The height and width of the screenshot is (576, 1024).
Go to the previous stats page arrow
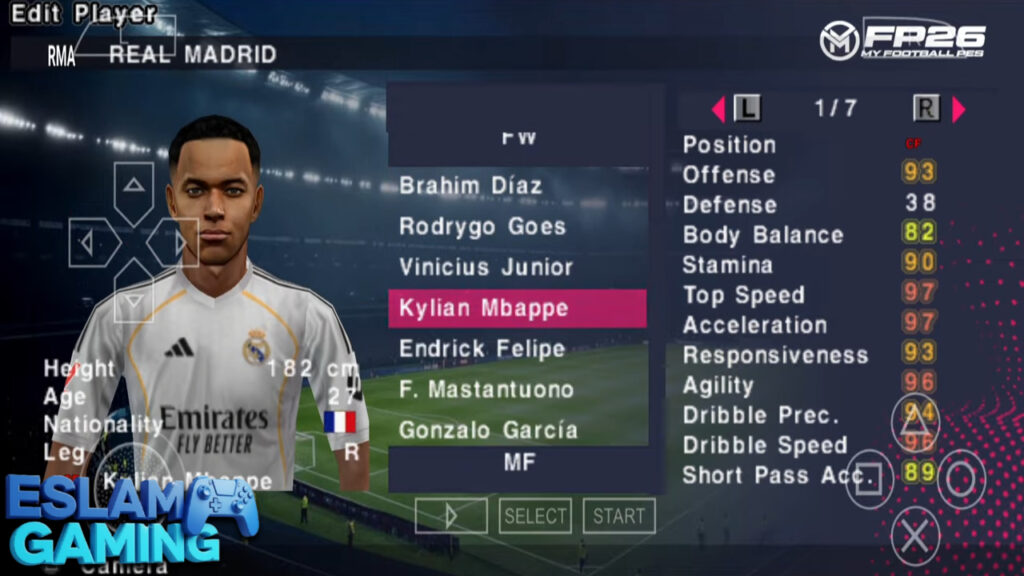tap(717, 109)
